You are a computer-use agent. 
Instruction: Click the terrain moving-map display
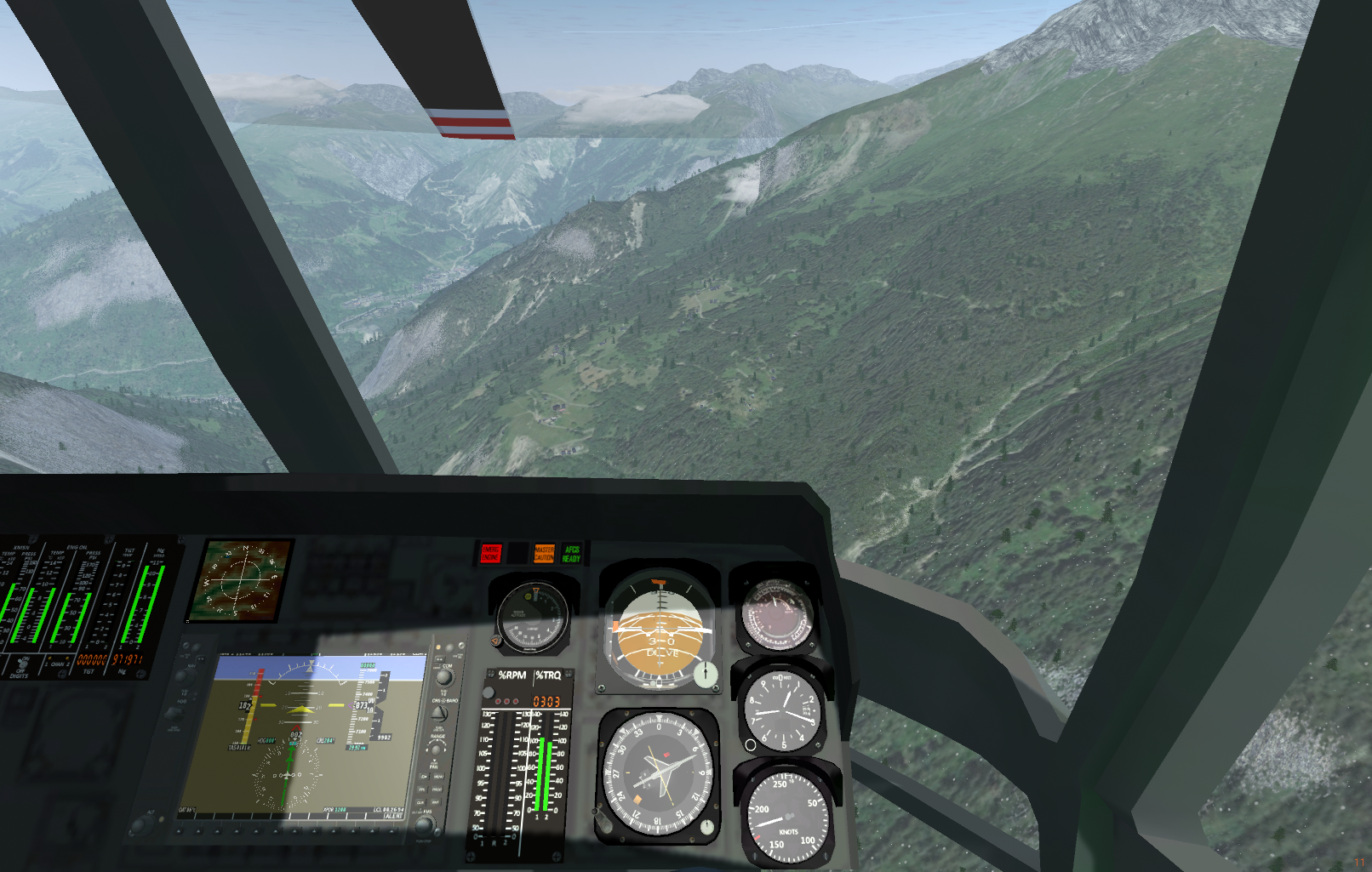point(241,578)
